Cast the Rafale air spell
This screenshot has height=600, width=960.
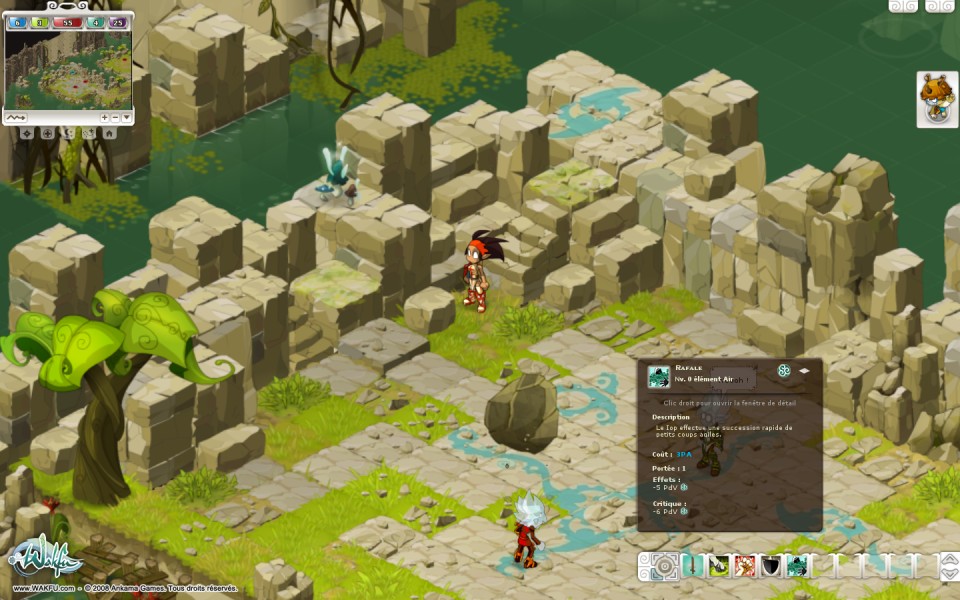pos(797,567)
